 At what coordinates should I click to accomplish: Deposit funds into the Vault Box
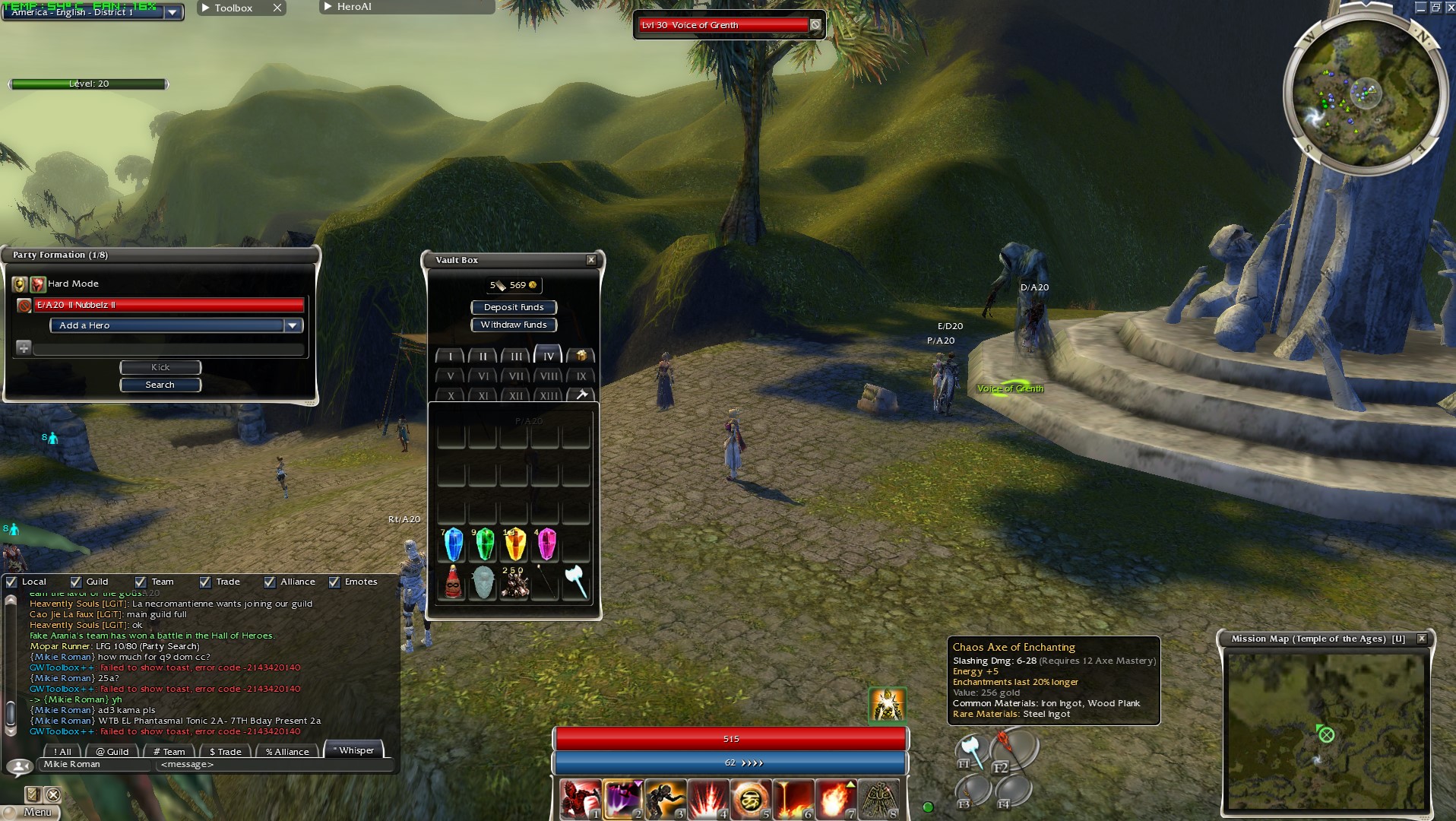tap(514, 307)
